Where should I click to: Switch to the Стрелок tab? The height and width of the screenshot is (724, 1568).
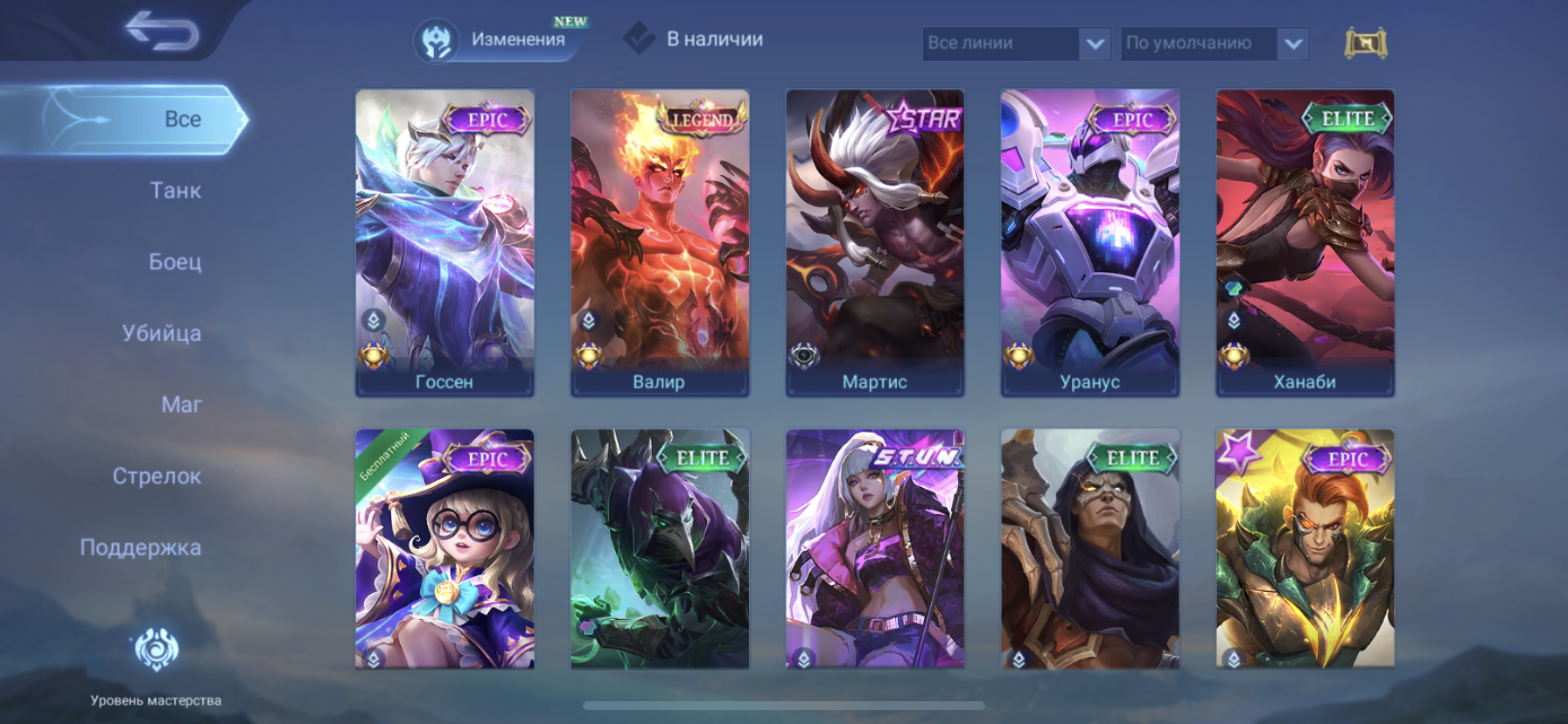157,477
